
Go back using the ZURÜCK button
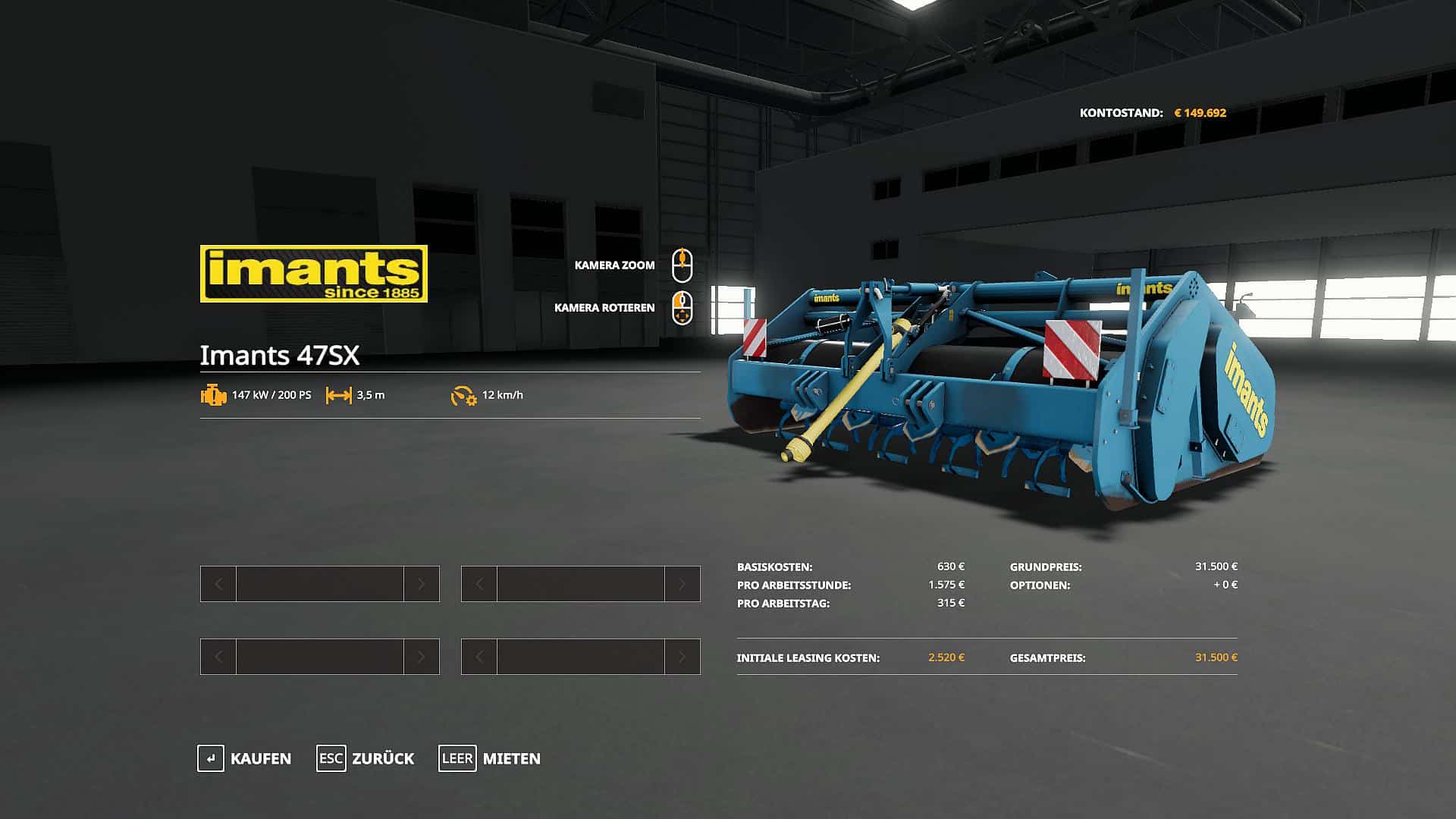pyautogui.click(x=366, y=758)
